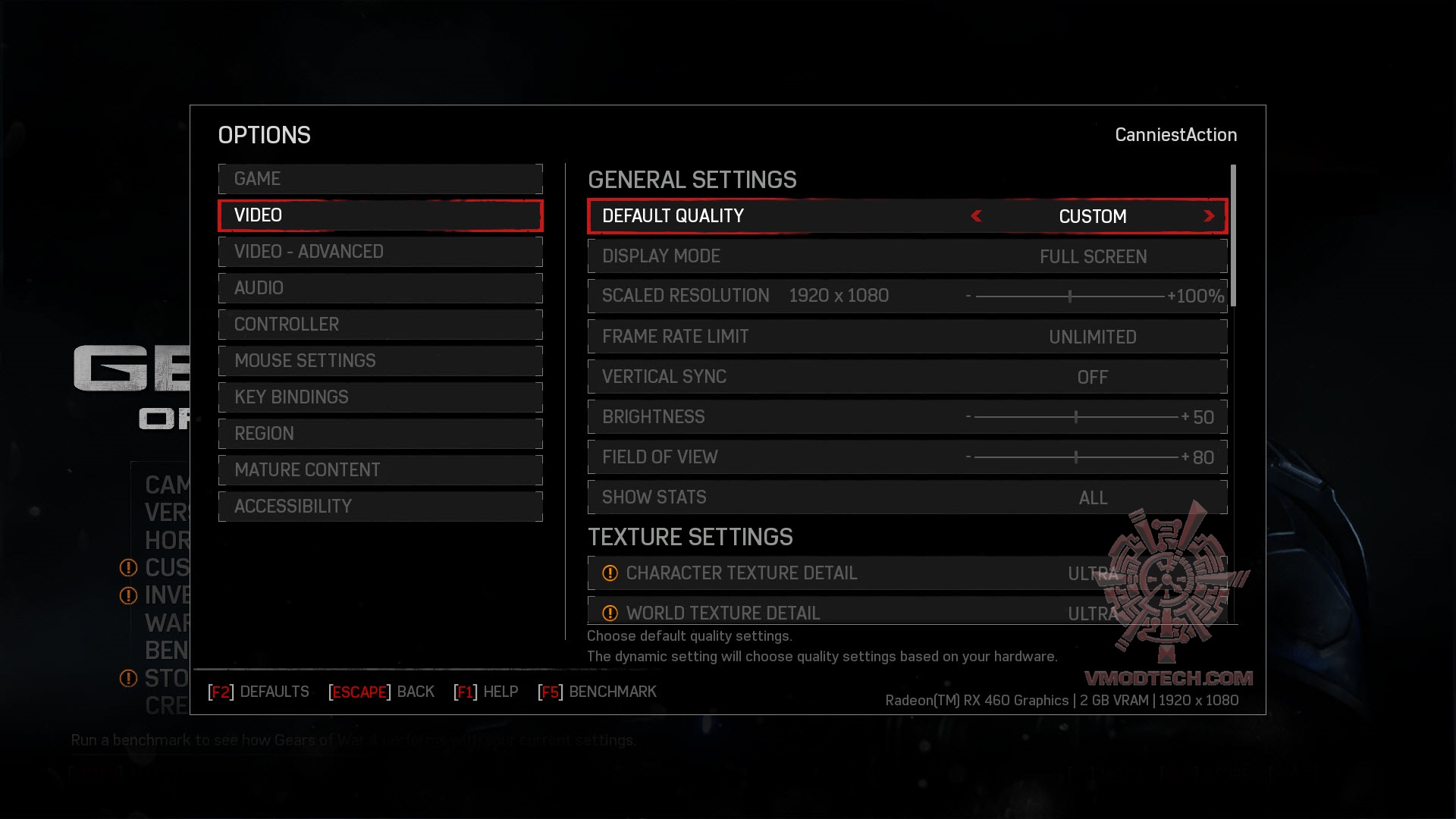
Task: Click the Field of View slider
Action: click(1075, 457)
